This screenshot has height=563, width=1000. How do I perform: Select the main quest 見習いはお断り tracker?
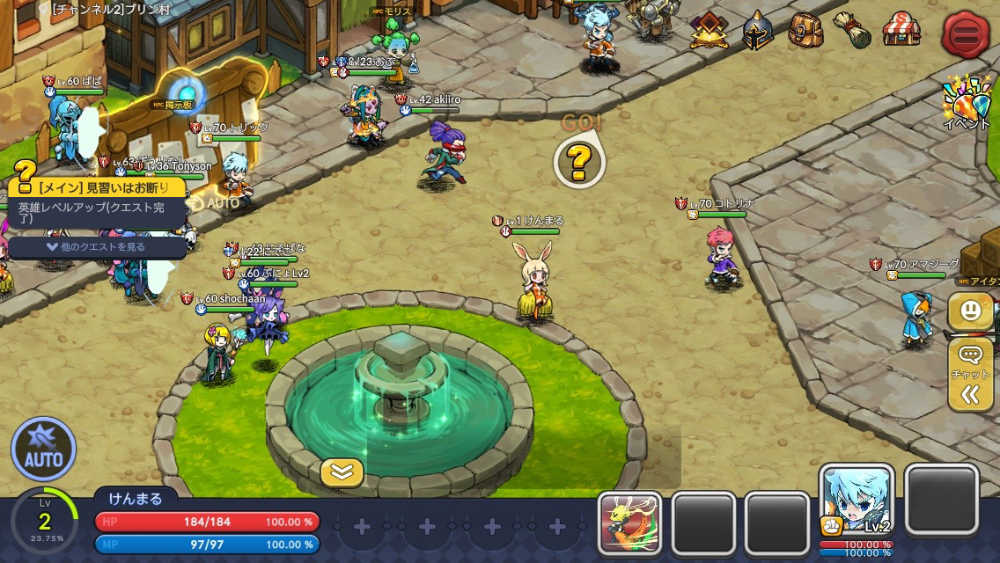(96, 187)
